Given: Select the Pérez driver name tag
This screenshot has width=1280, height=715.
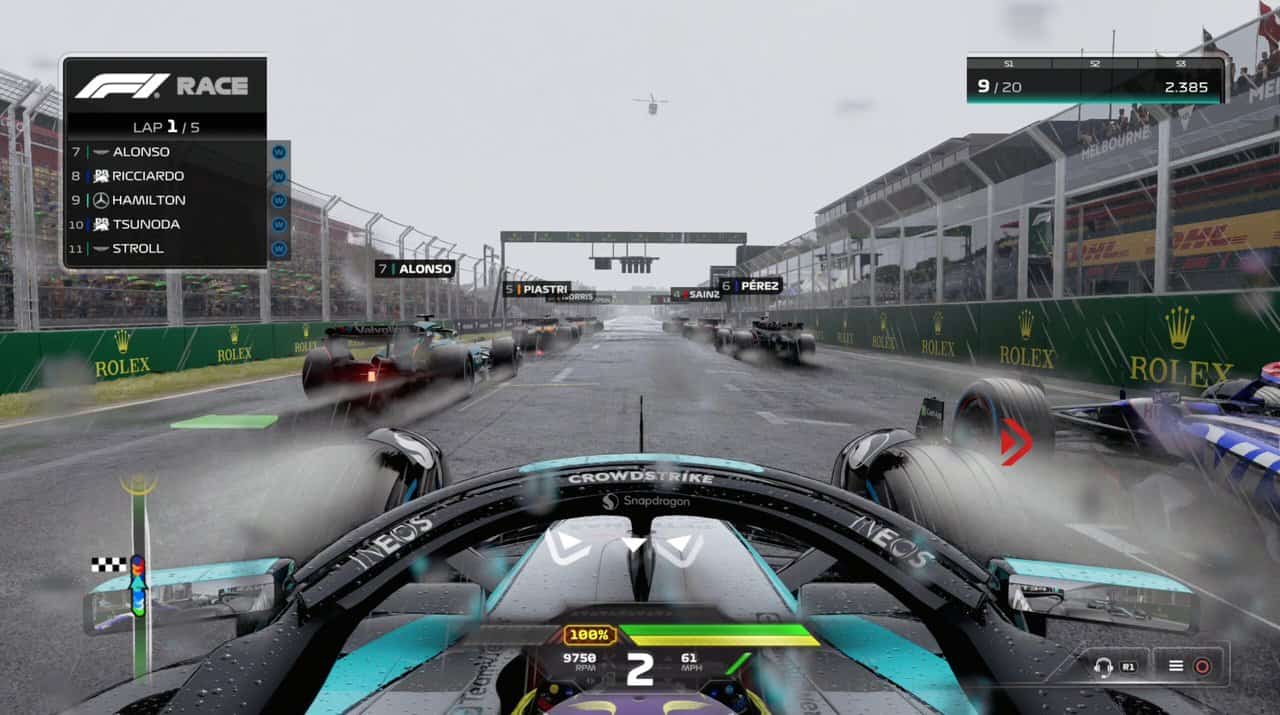Looking at the screenshot, I should pos(750,285).
